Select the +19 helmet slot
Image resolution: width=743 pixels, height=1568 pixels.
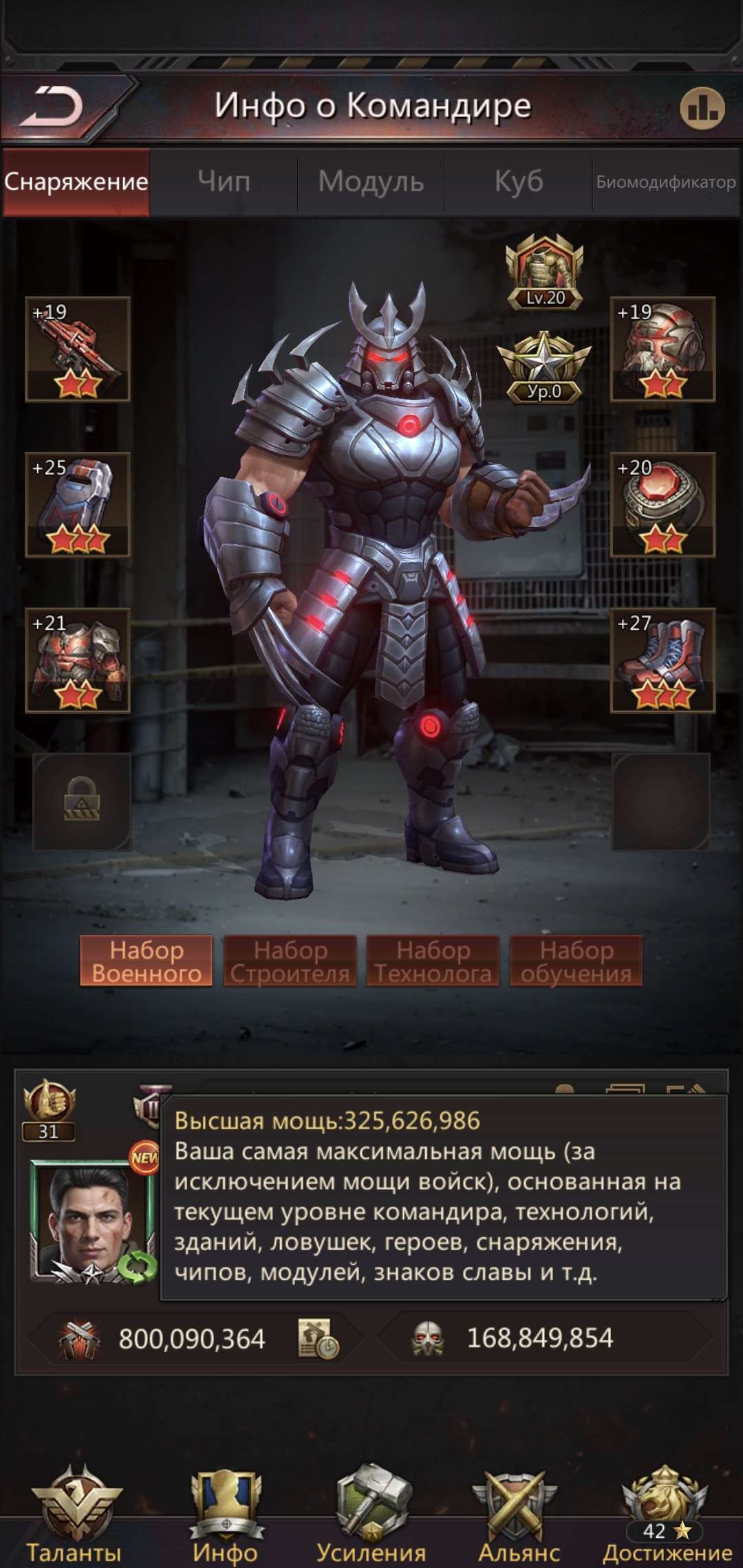[663, 349]
